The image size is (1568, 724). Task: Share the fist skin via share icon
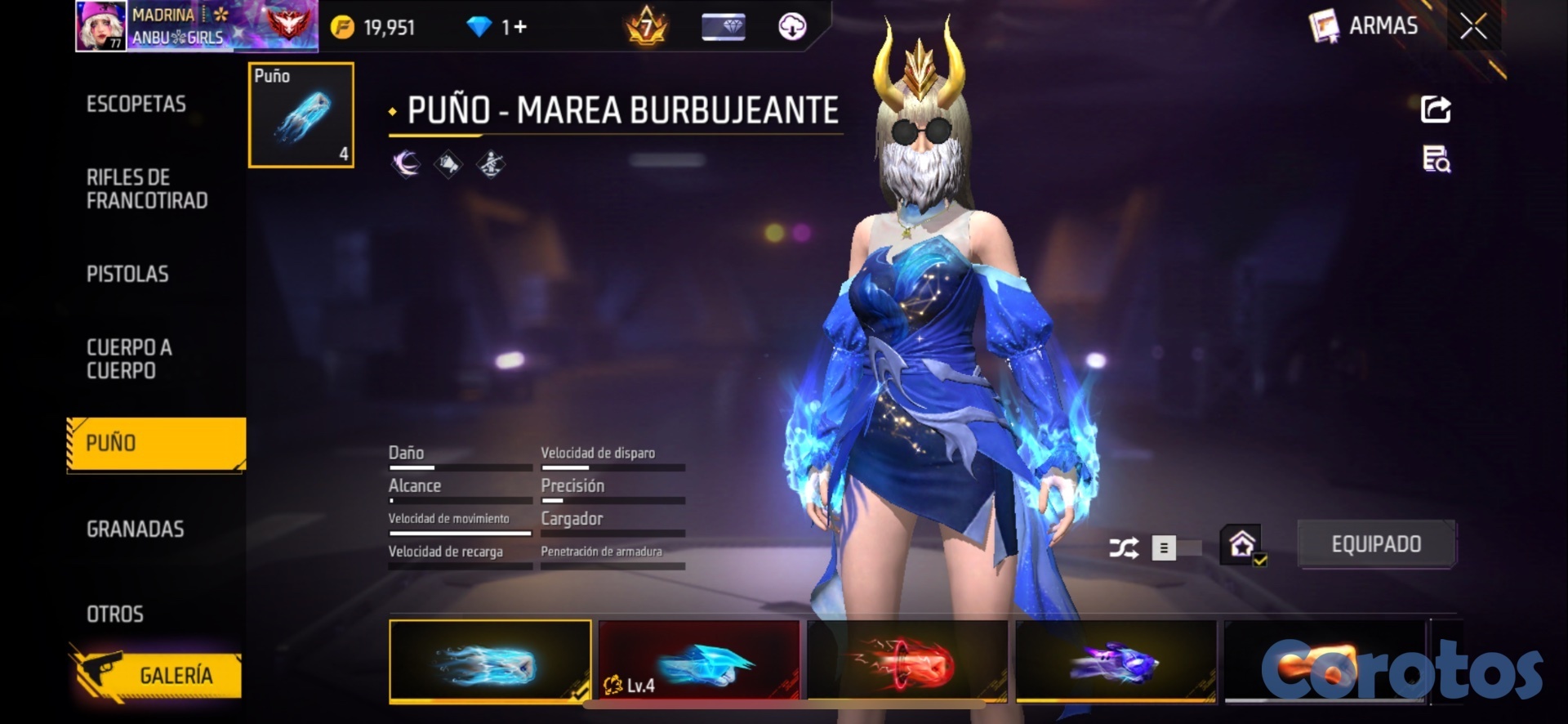pyautogui.click(x=1436, y=109)
